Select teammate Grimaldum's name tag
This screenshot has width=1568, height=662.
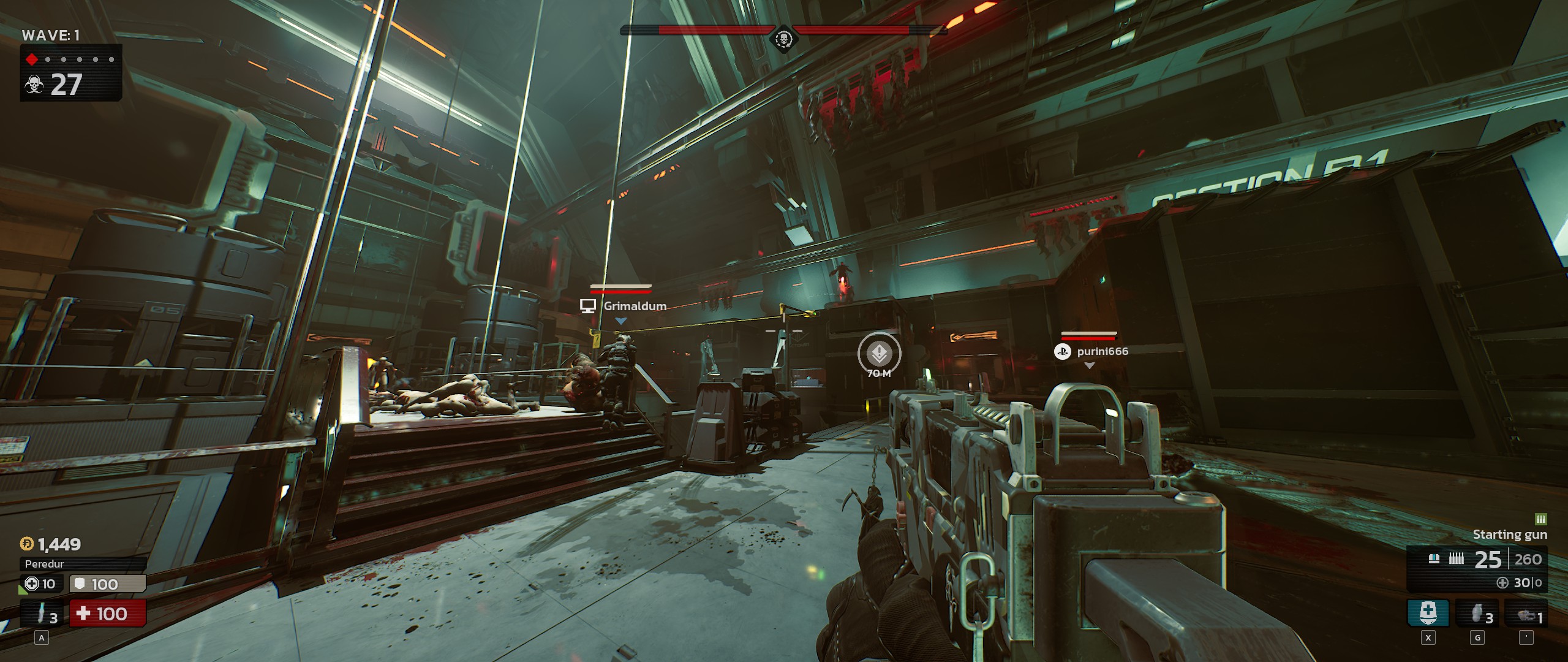point(635,306)
